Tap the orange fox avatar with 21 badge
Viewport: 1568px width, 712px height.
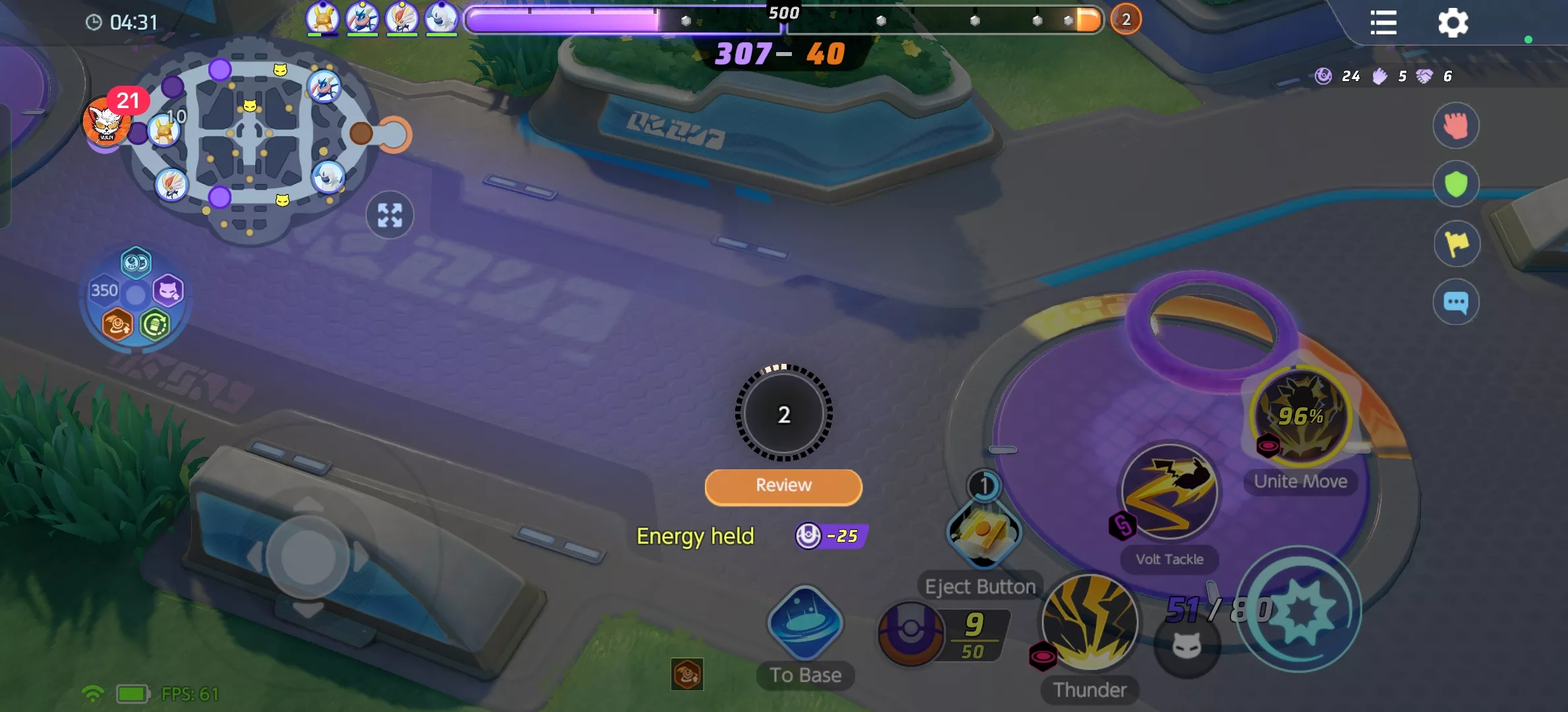pyautogui.click(x=106, y=122)
